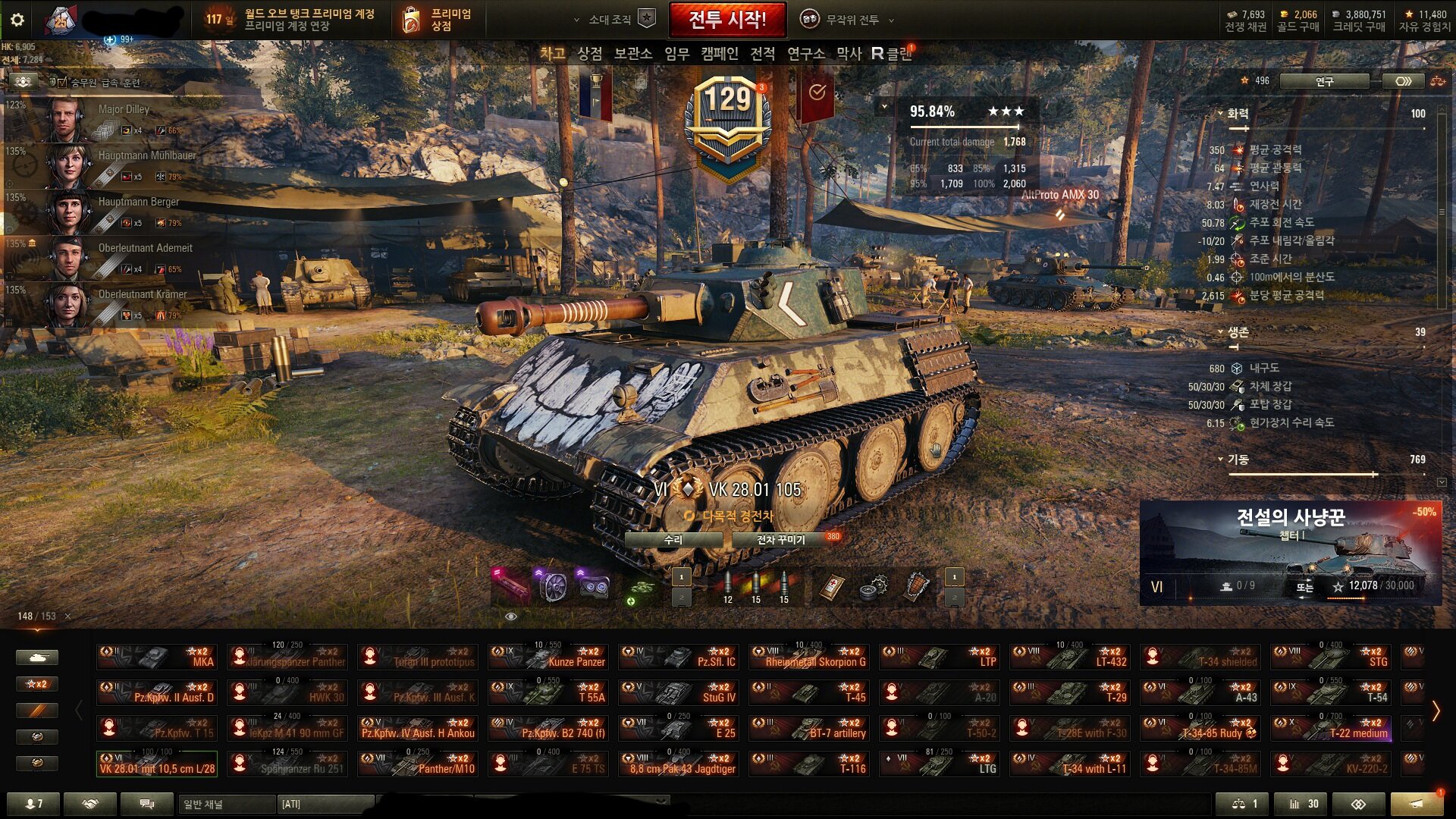The image size is (1456, 819).
Task: Open the 전차 꾸미기 customization button
Action: coord(781,540)
